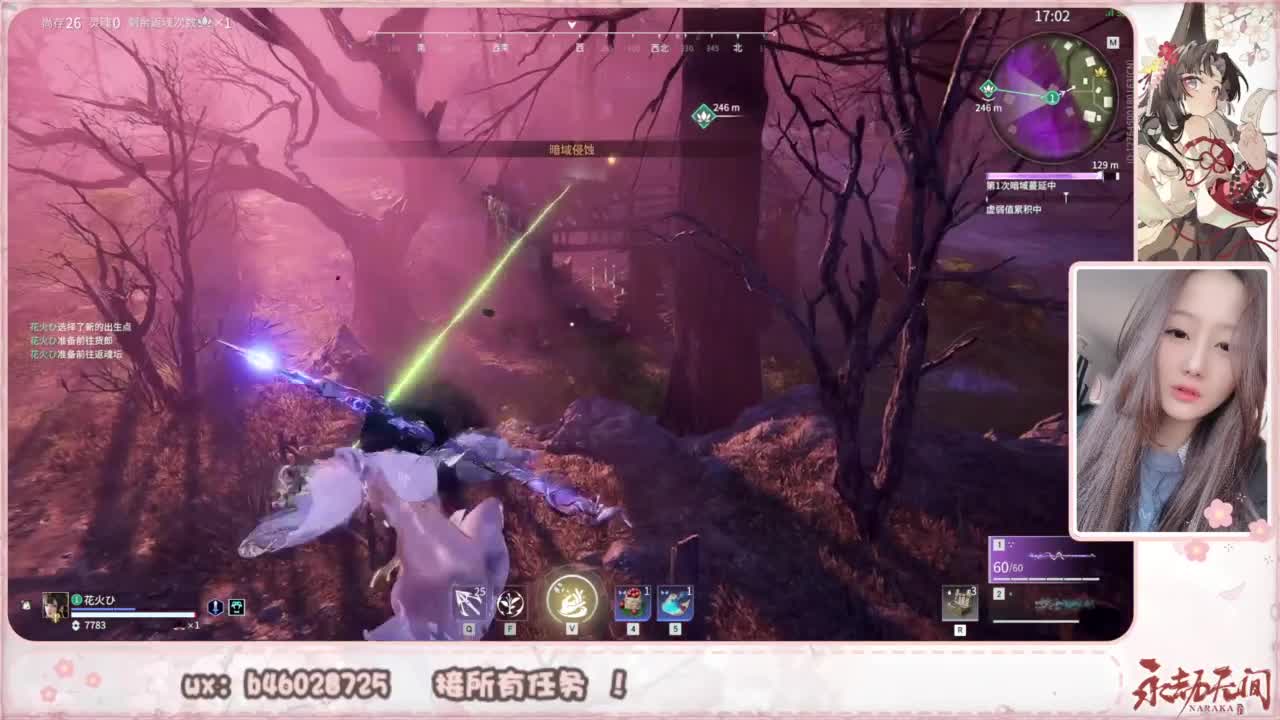Click the armor box icon bound to R
Screen dimensions: 1280x720
(x=959, y=600)
